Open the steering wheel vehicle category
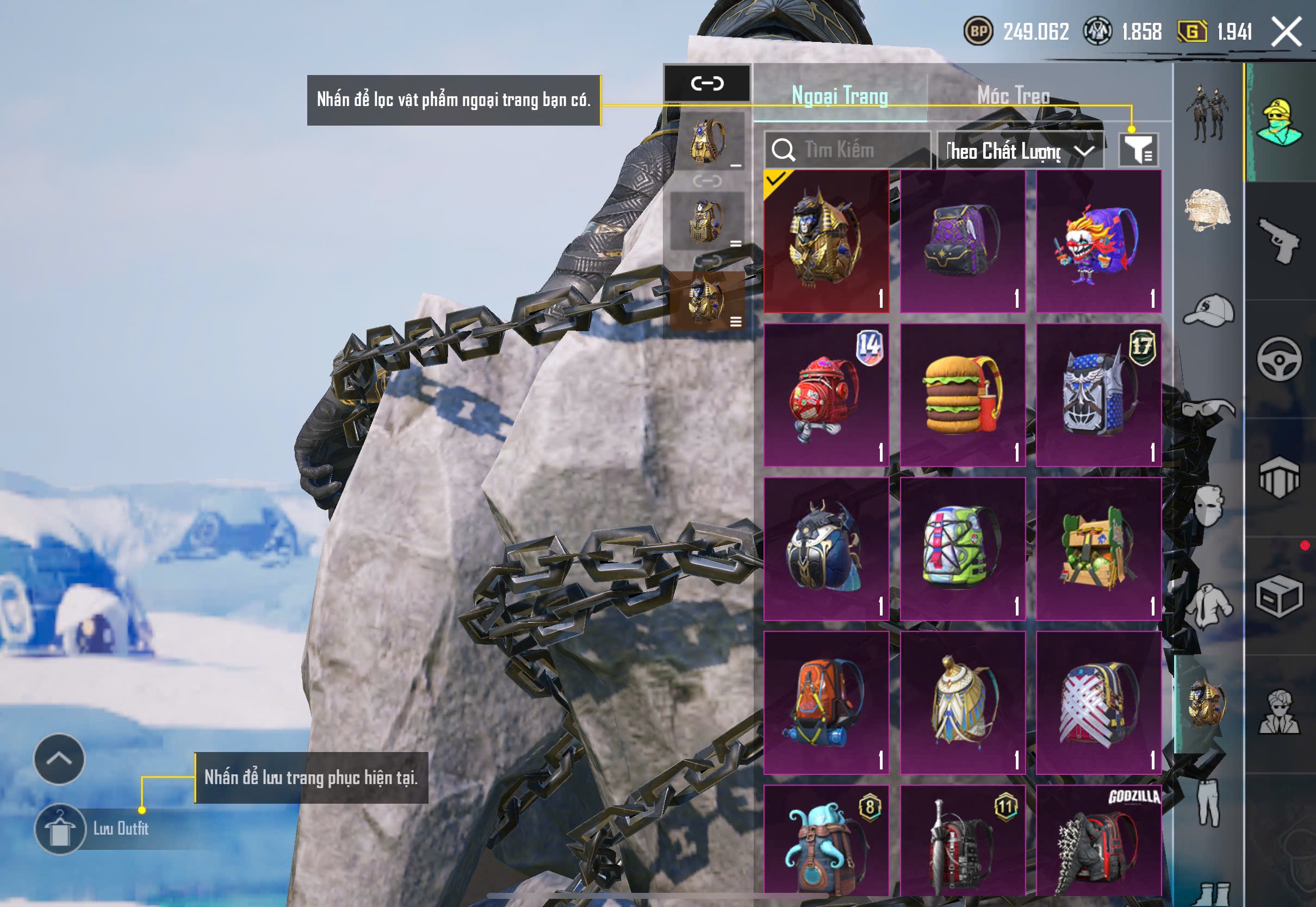The image size is (1316, 907). coord(1279,359)
